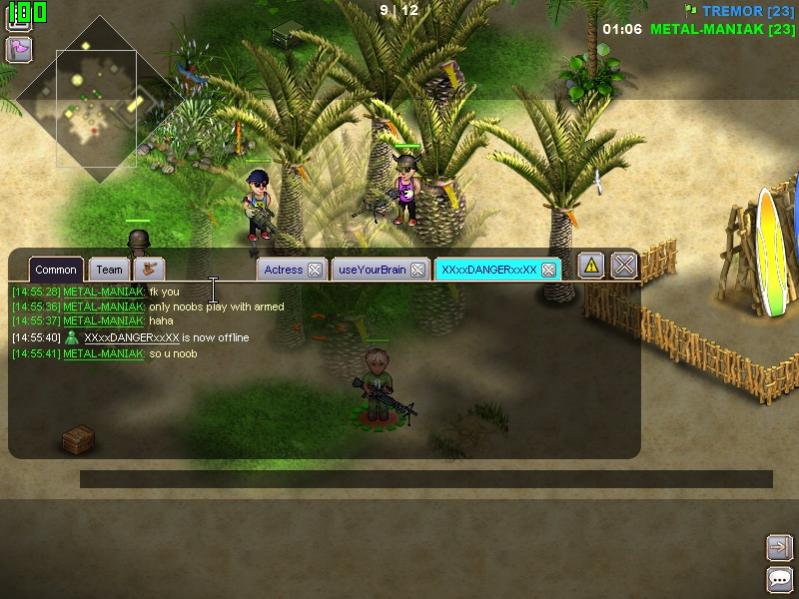
Task: Switch to the Common chat tab
Action: (x=56, y=269)
